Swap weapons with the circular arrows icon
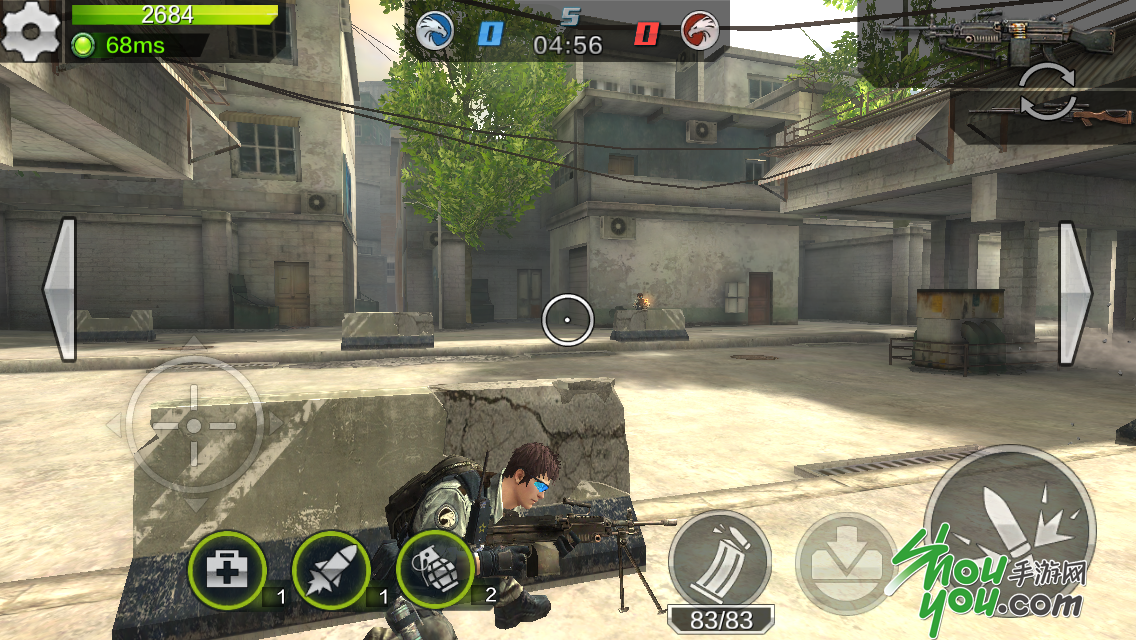Viewport: 1136px width, 640px height. tap(1047, 92)
